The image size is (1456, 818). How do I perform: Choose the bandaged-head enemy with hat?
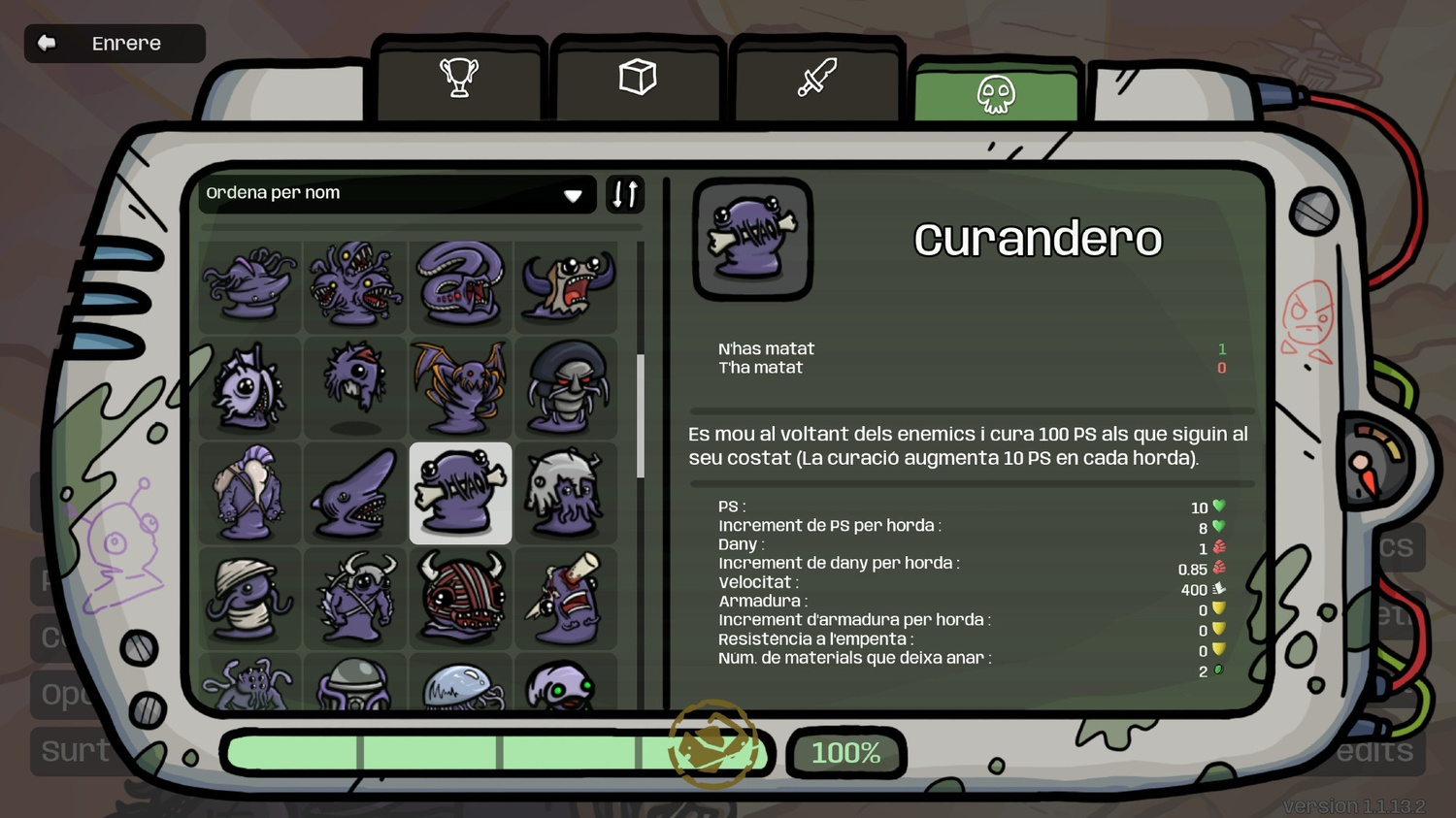pos(249,598)
